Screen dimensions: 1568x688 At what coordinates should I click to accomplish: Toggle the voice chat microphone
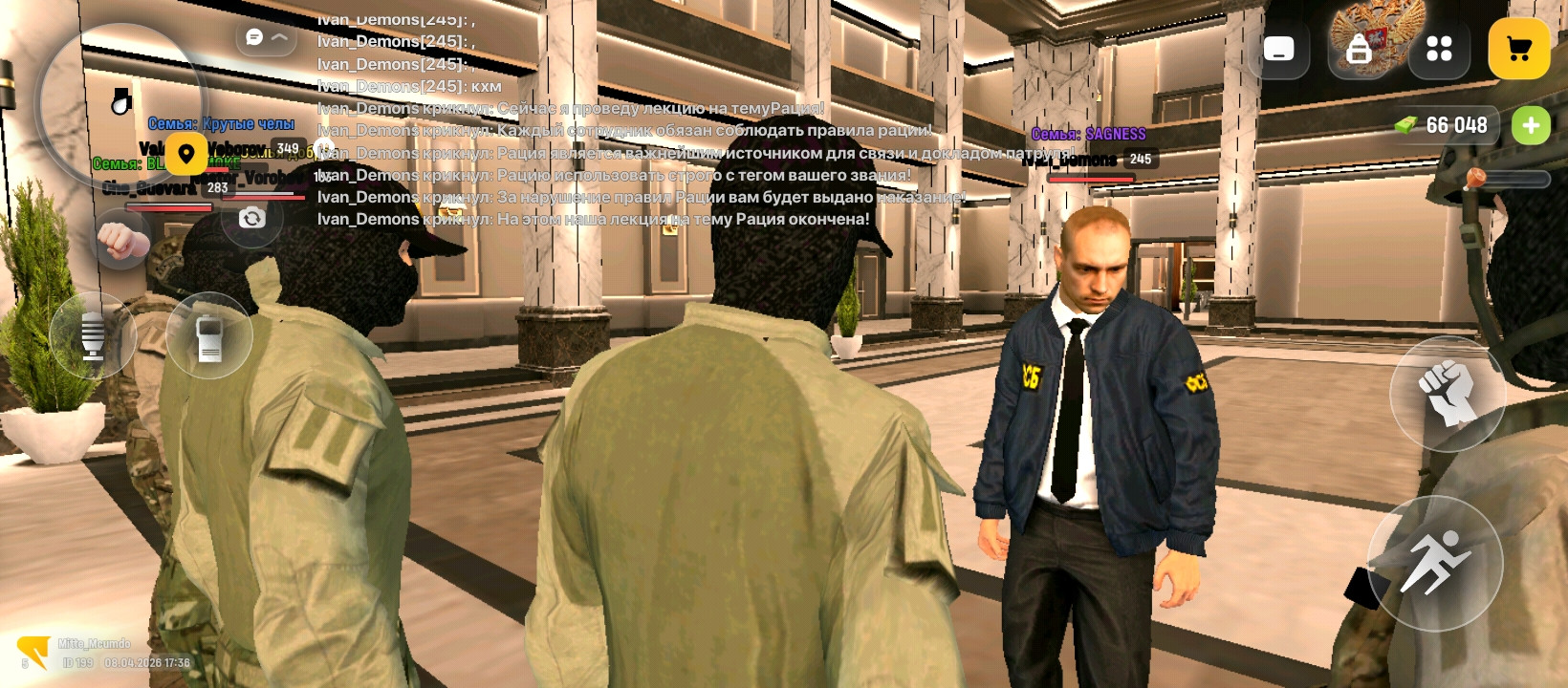pos(93,336)
